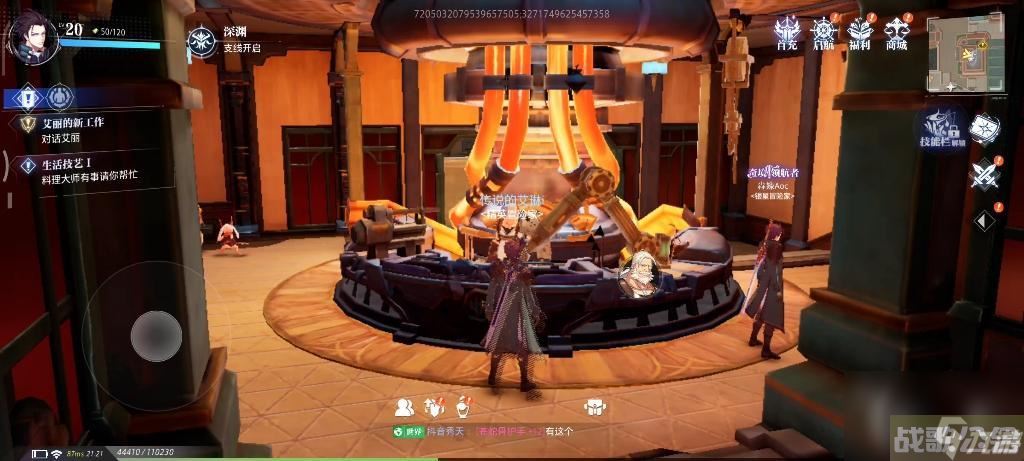Track the 生活技艺 I quest
Image resolution: width=1024 pixels, height=461 pixels.
(76, 171)
